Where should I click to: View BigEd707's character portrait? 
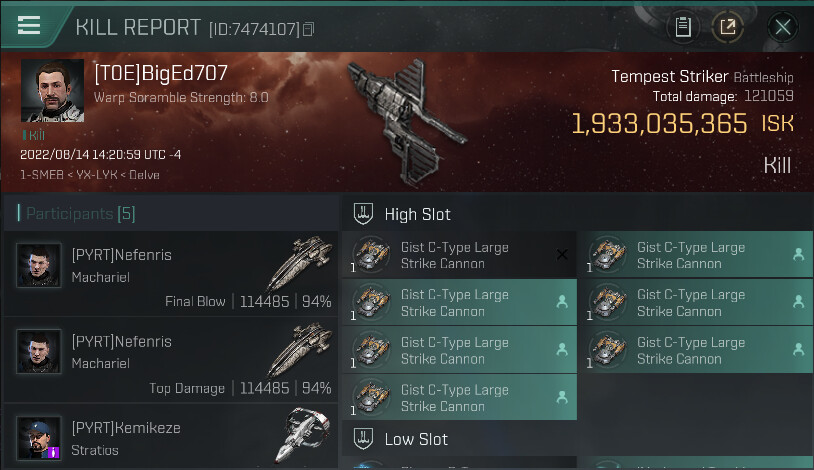(52, 91)
